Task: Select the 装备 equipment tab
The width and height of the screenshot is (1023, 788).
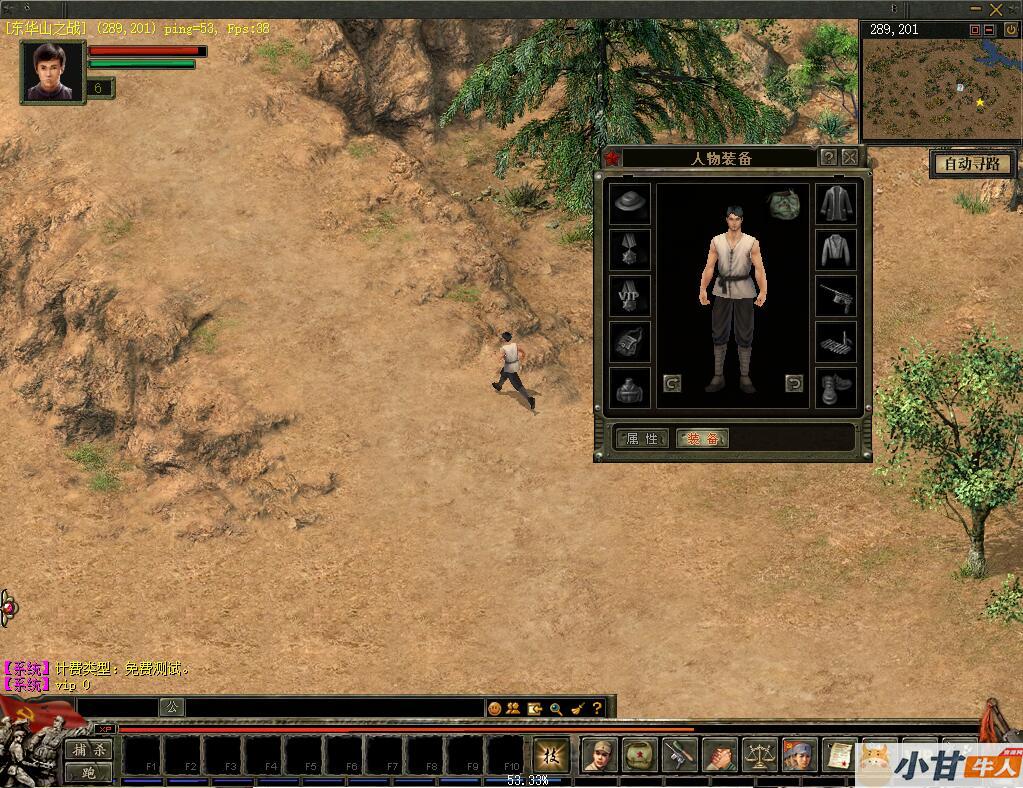Action: coord(702,438)
